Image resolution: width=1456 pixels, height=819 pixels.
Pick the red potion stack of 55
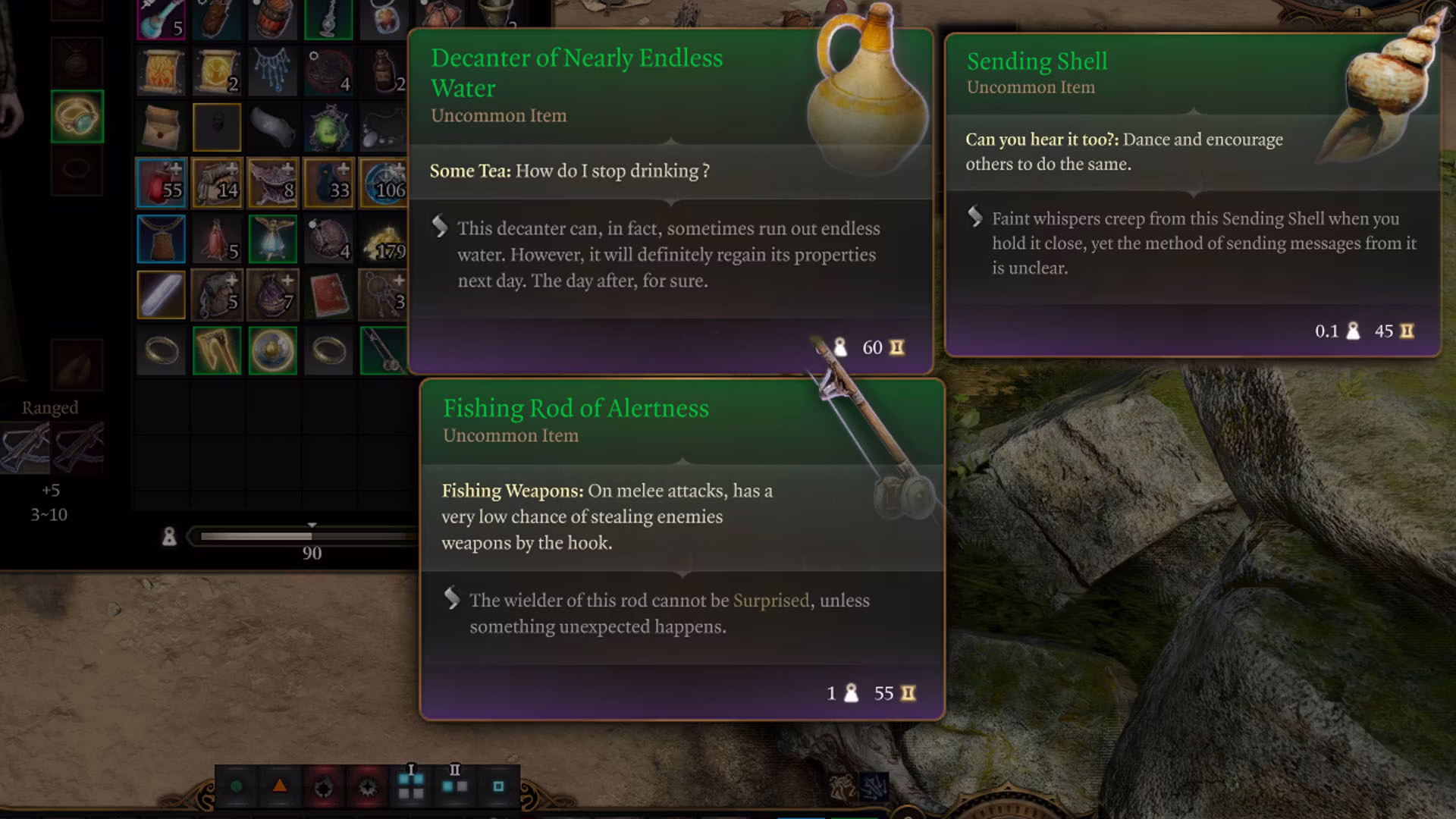pyautogui.click(x=161, y=183)
